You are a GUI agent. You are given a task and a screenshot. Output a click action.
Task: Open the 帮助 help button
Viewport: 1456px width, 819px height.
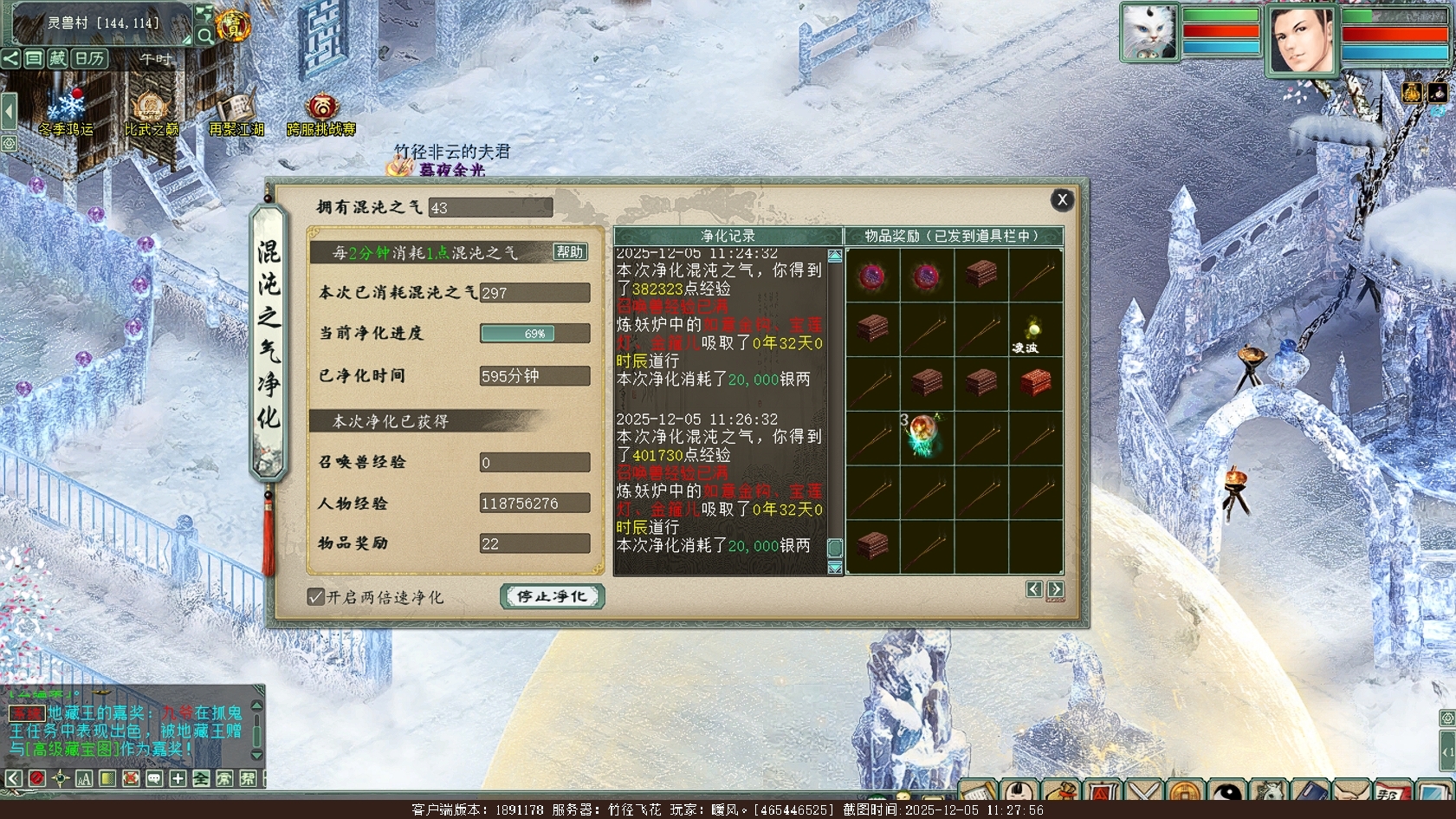point(570,252)
